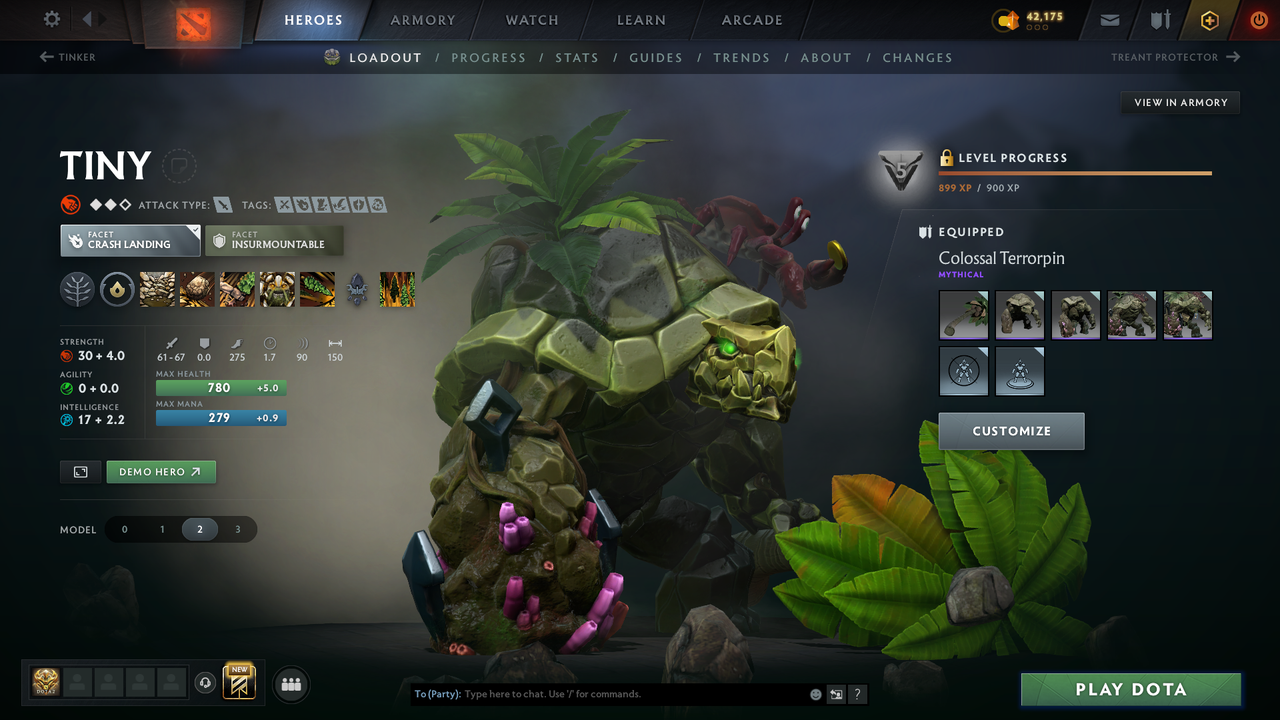Click the CUSTOMIZE button
Screen dimensions: 1280x720
[x=1011, y=431]
